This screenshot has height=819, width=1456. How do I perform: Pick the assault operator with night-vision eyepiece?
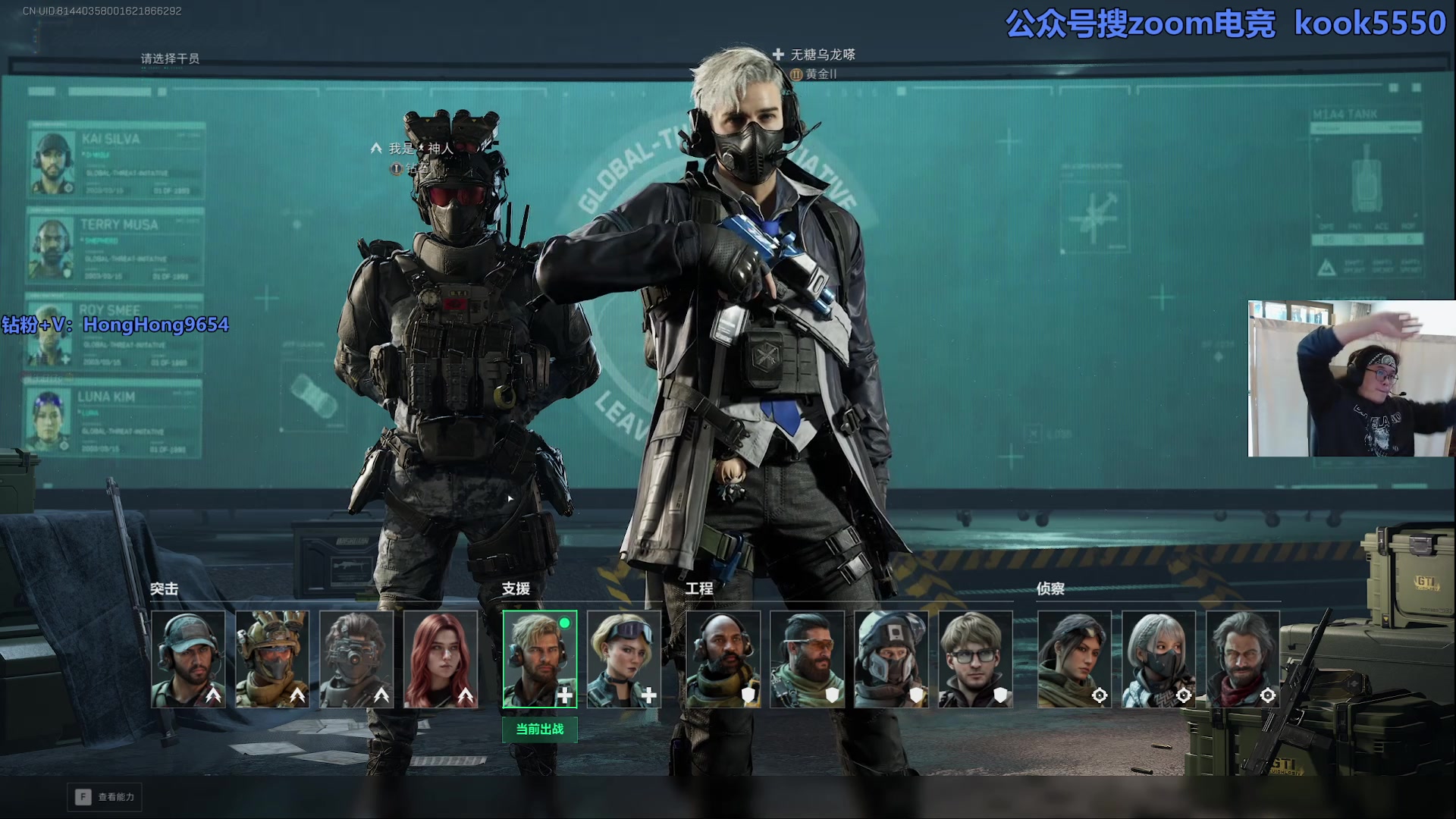[356, 659]
